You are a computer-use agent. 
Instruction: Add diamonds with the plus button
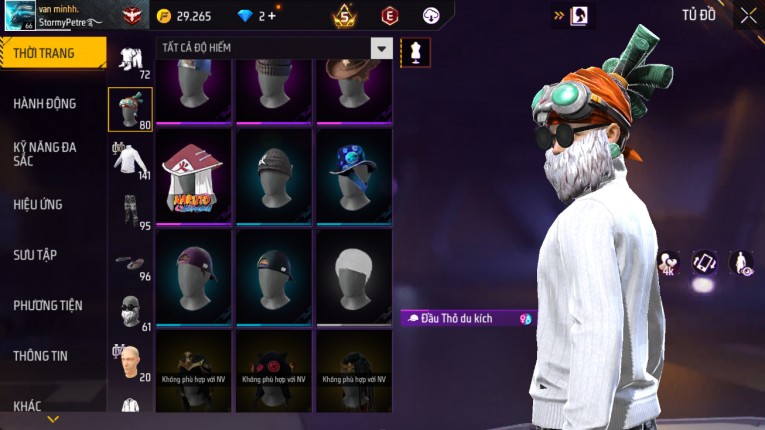pyautogui.click(x=271, y=16)
